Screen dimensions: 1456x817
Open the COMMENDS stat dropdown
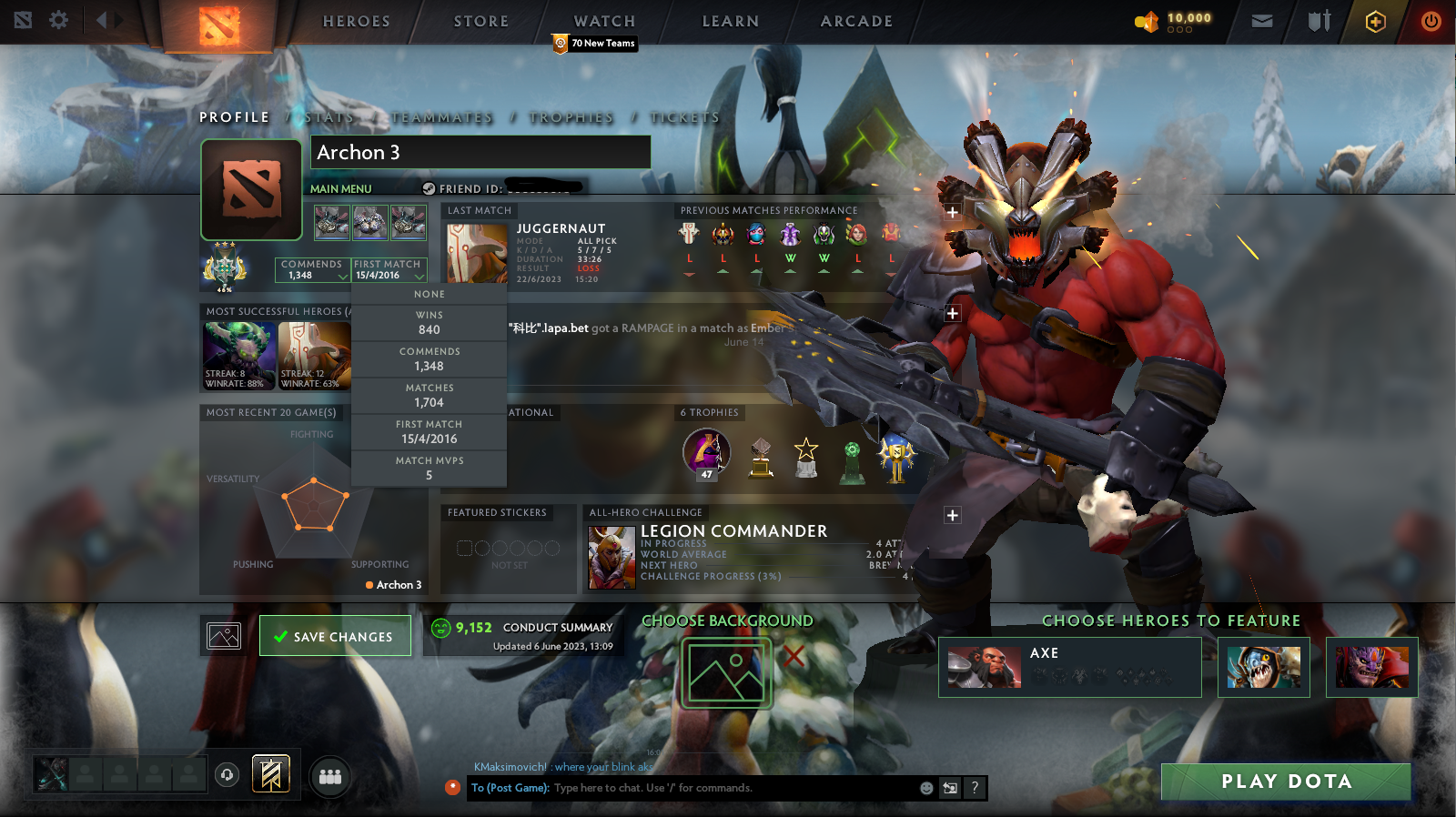tap(312, 269)
